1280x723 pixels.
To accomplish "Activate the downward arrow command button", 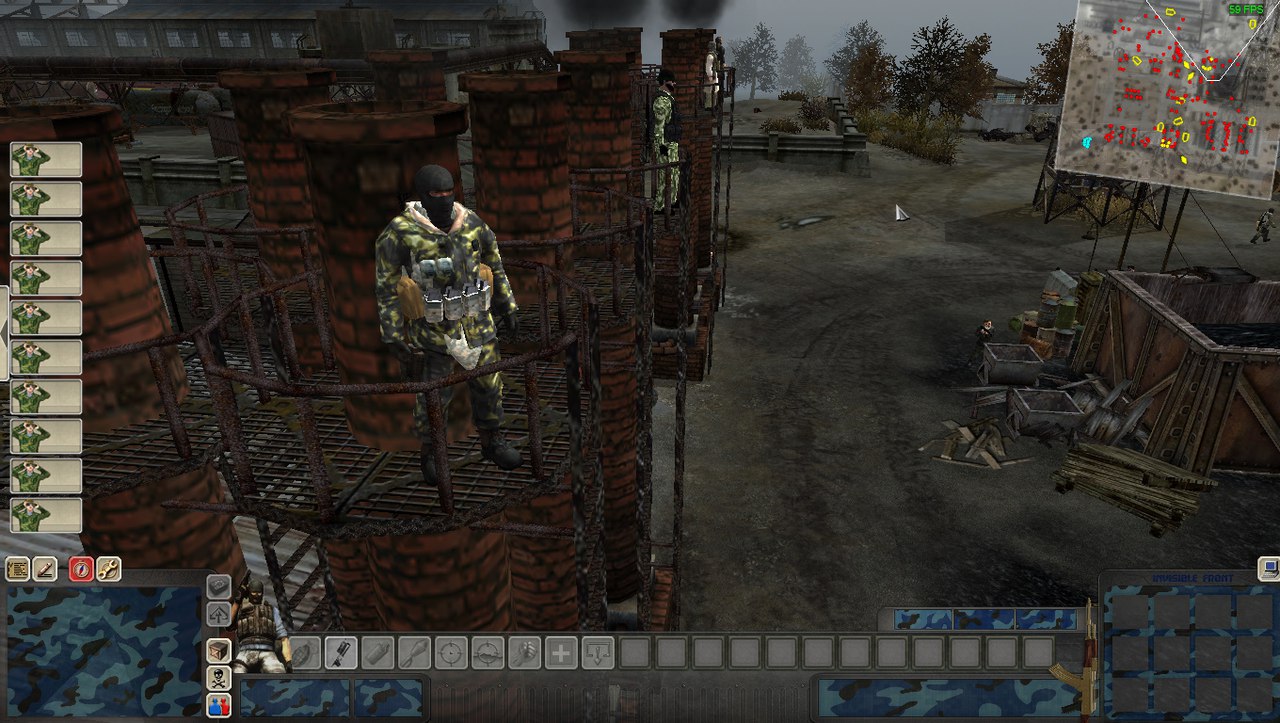I will [x=597, y=653].
